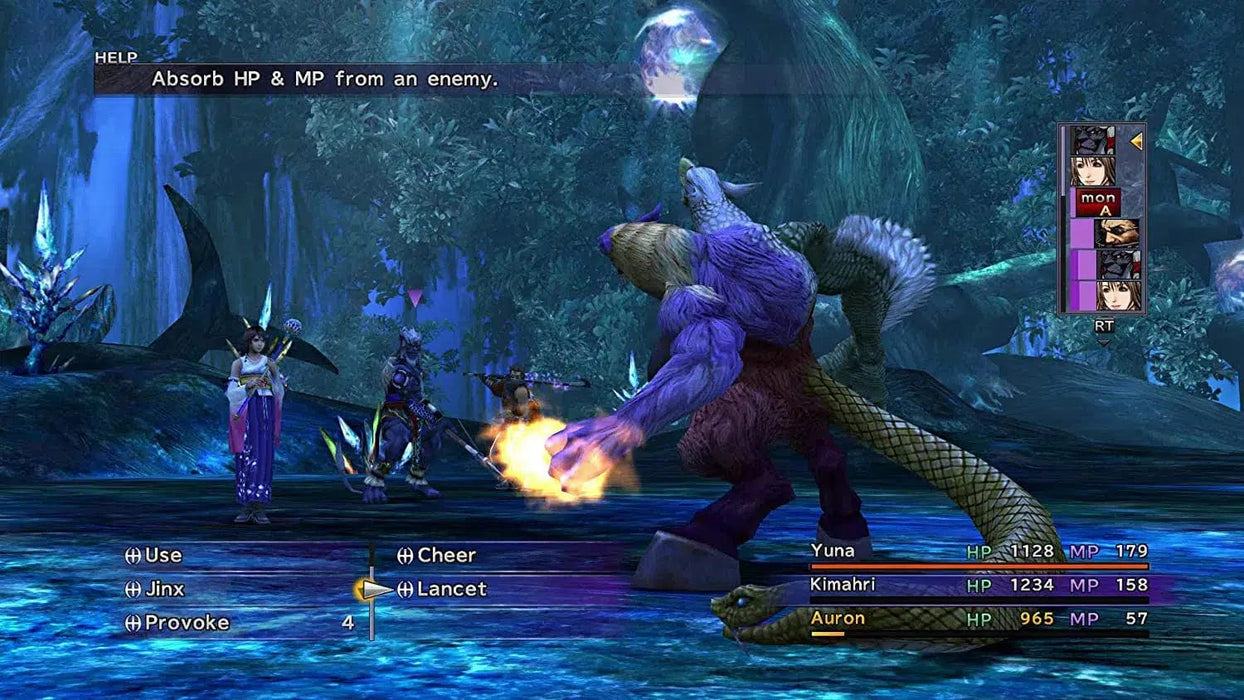Choose Auron's row in the party status list

click(x=978, y=619)
